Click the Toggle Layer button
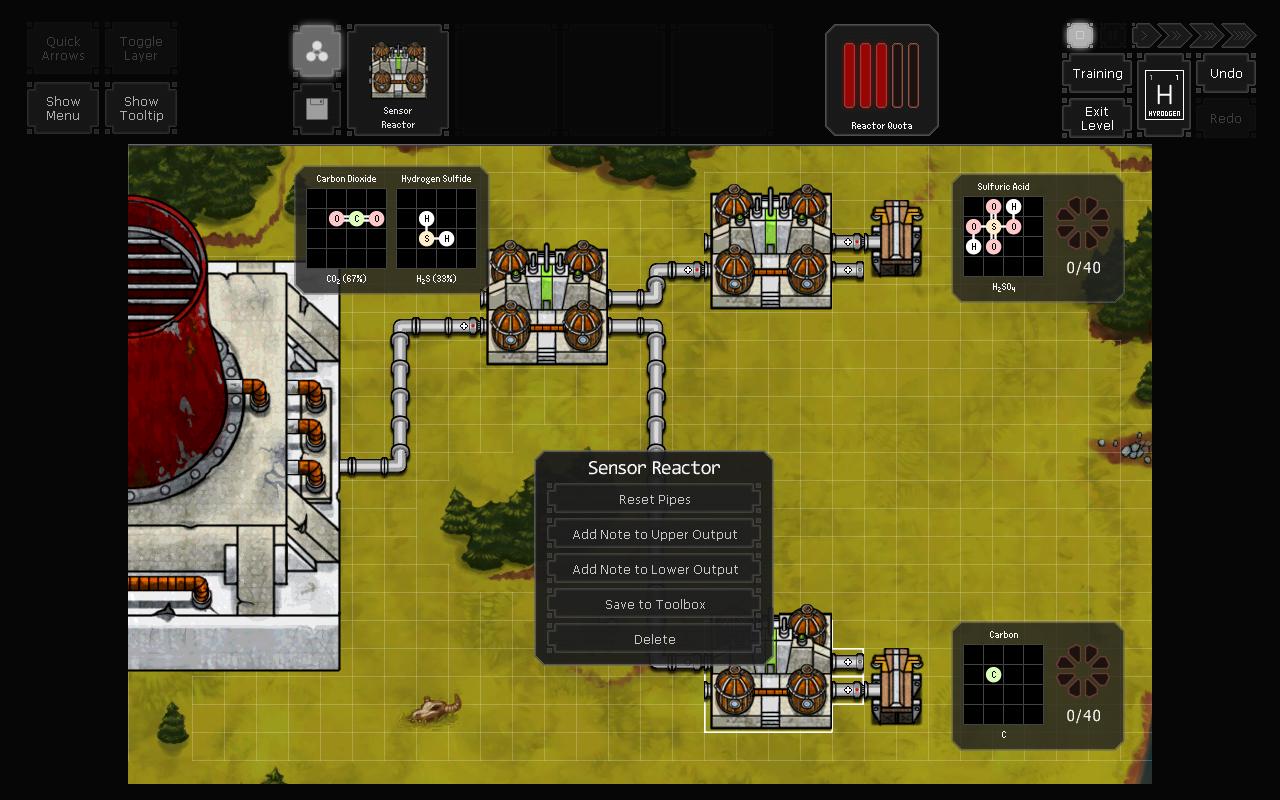 click(141, 49)
